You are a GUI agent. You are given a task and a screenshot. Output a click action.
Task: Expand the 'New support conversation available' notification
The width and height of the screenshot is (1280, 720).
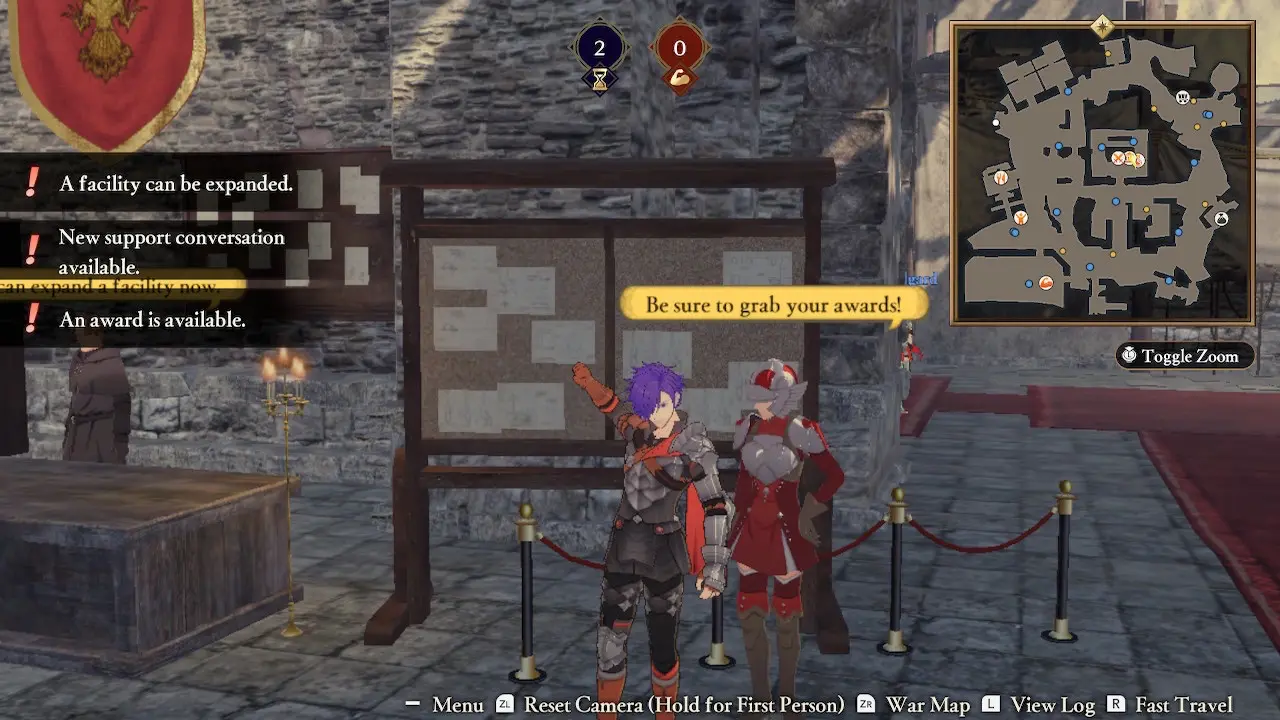170,250
